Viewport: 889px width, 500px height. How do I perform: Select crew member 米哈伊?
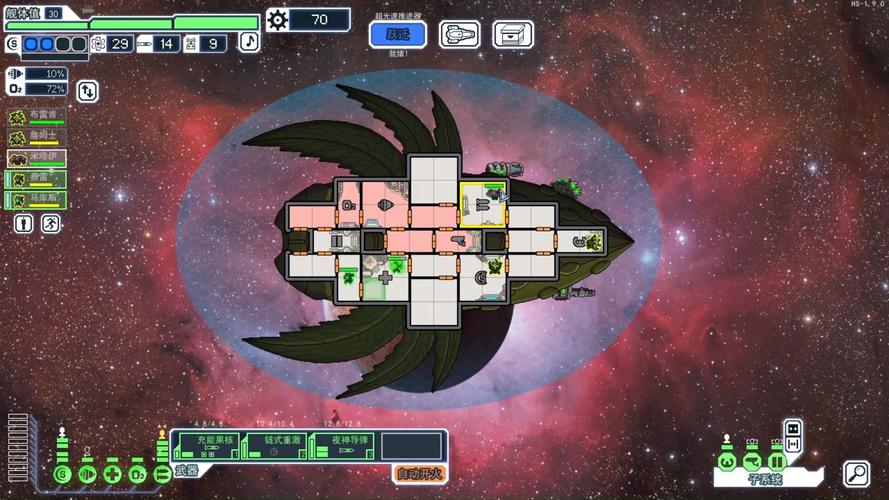coord(37,158)
